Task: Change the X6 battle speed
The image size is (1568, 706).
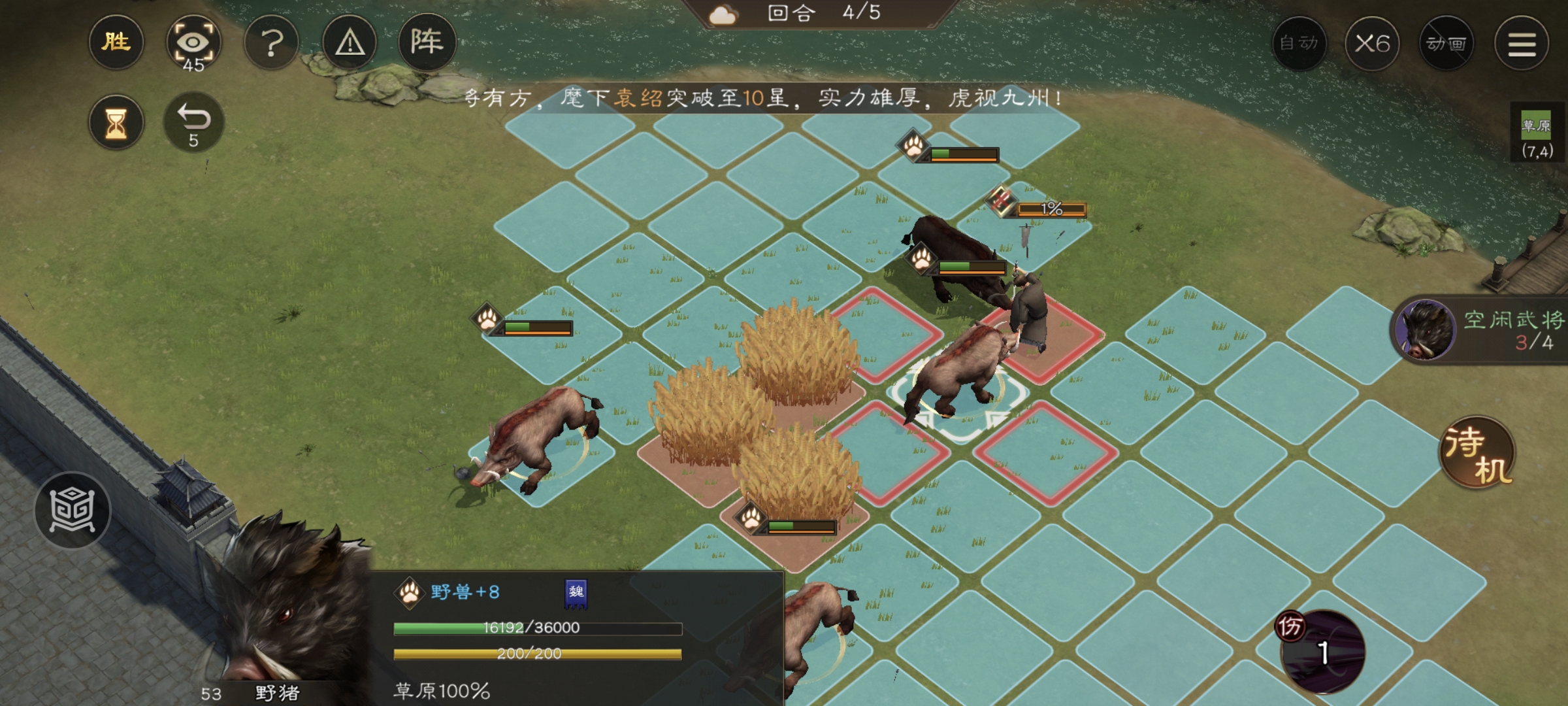Action: (1372, 43)
